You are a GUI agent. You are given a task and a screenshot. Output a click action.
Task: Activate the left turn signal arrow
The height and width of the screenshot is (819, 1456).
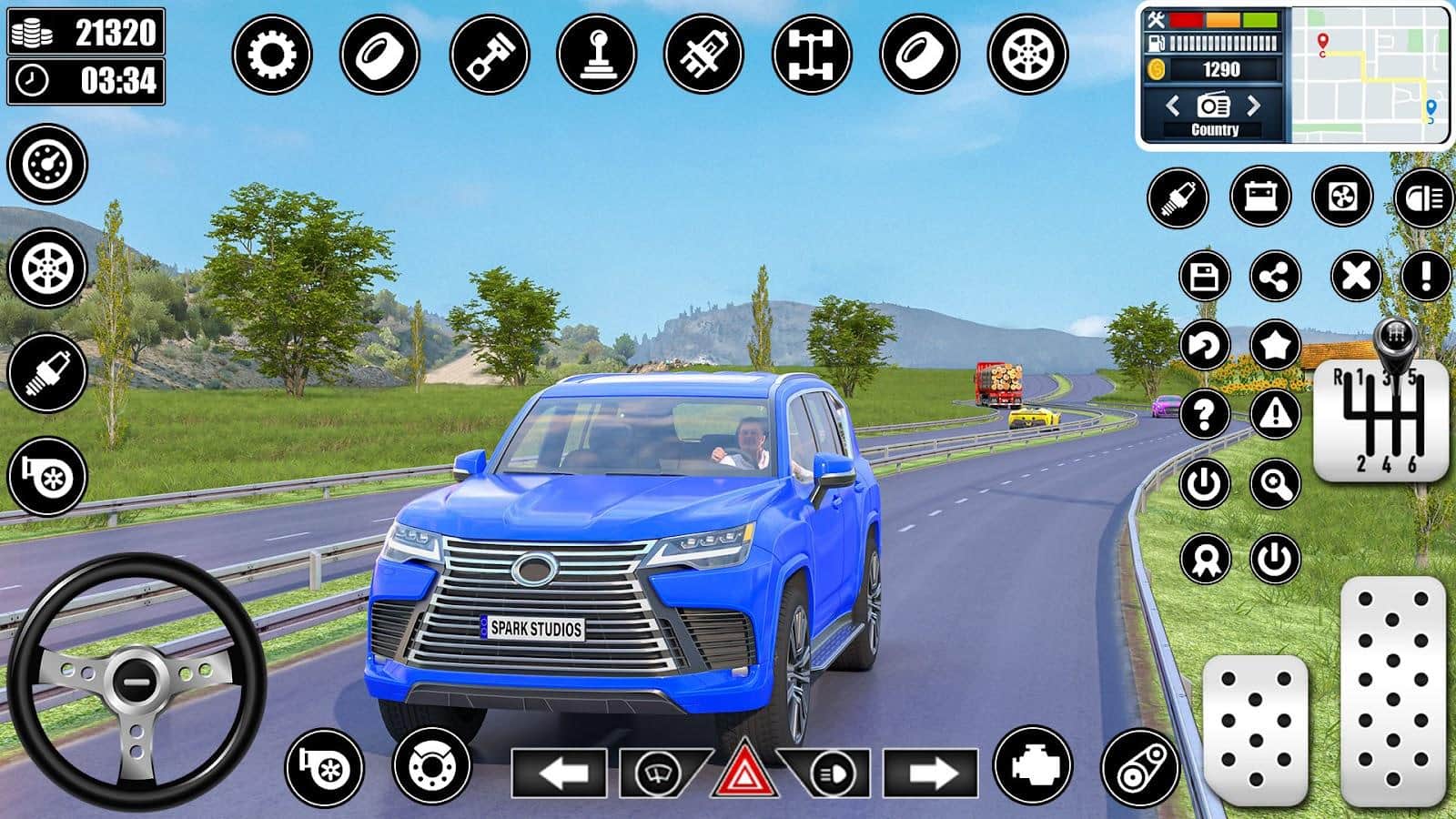(559, 774)
